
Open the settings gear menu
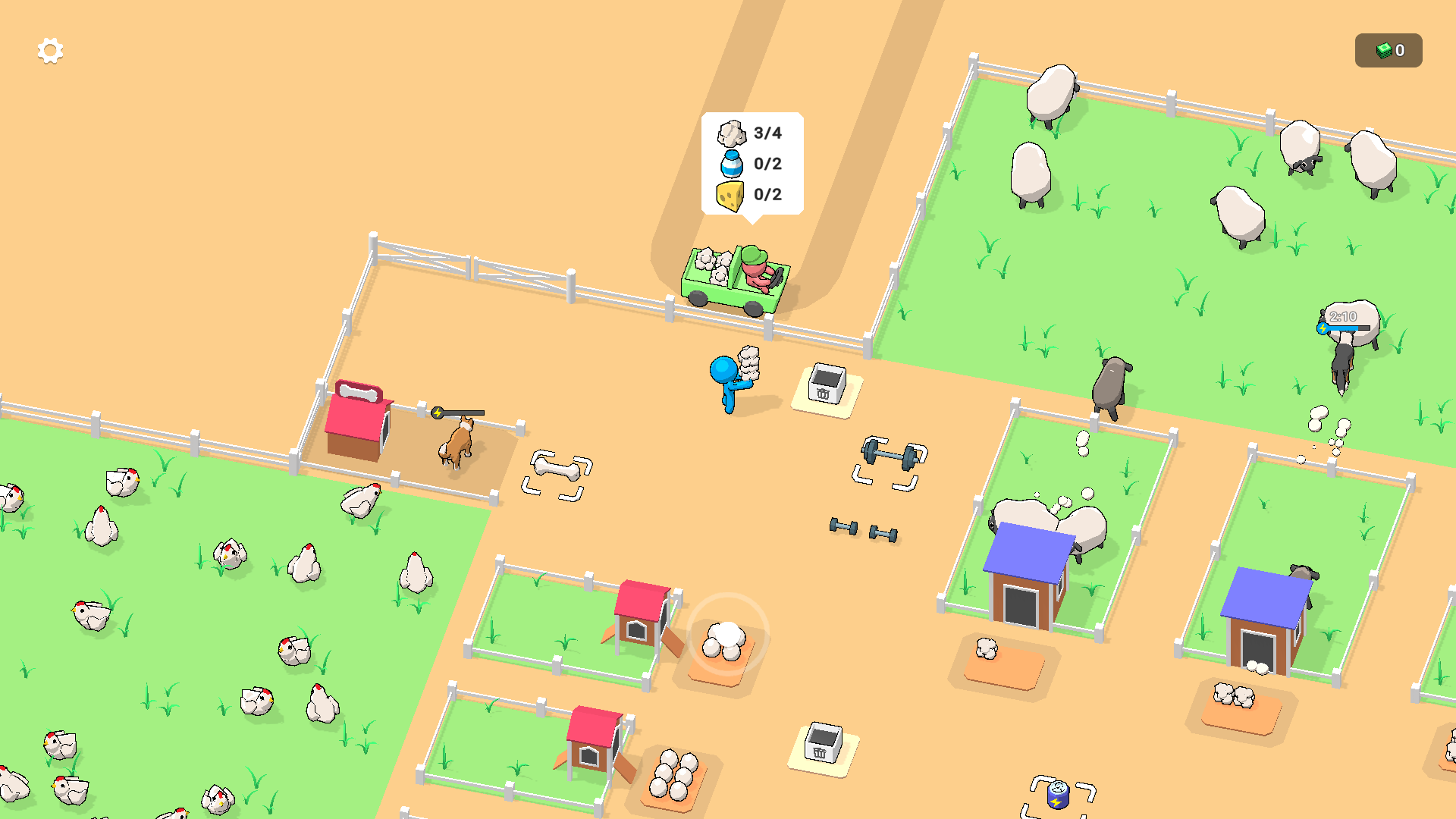(49, 50)
